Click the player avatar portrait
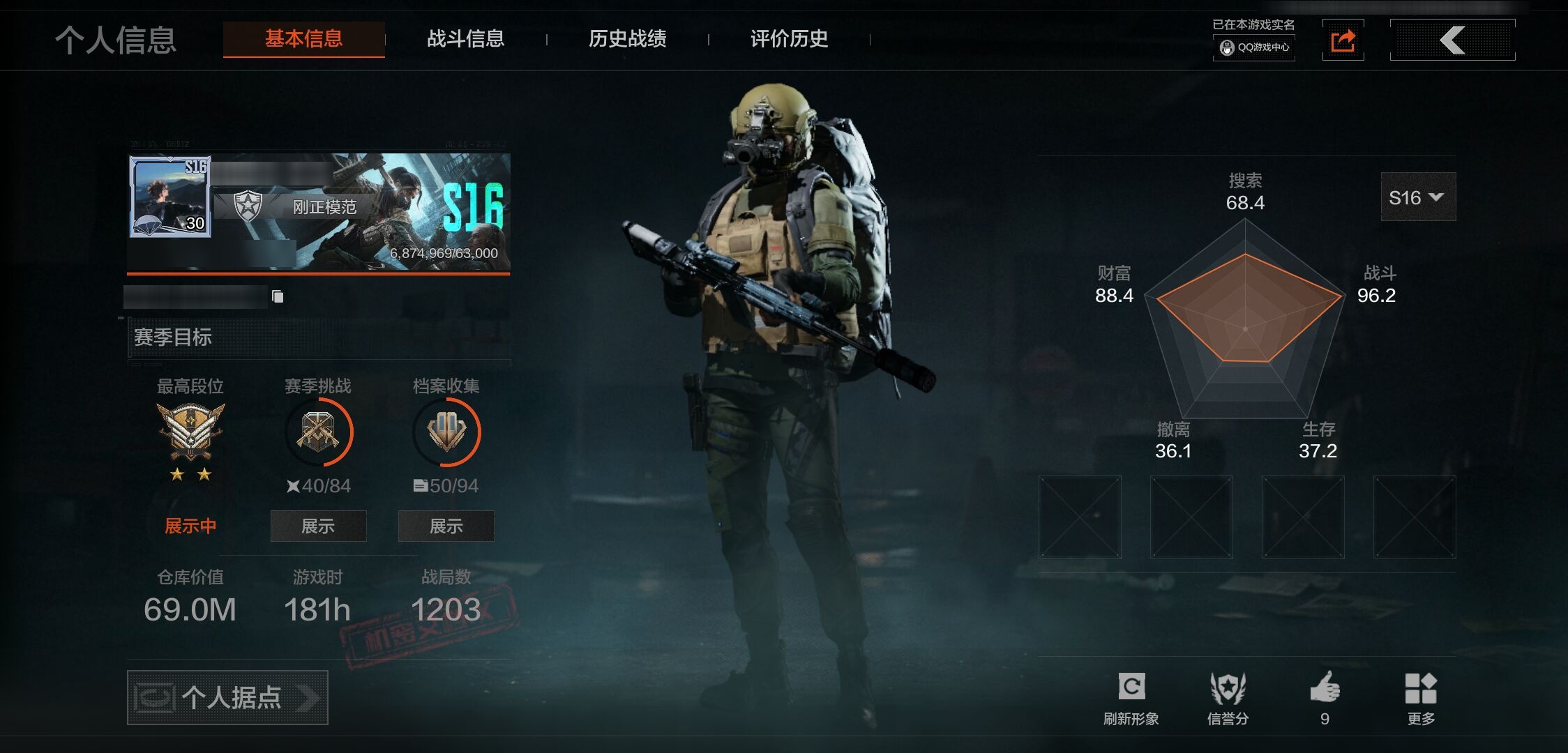1568x753 pixels. (x=170, y=196)
